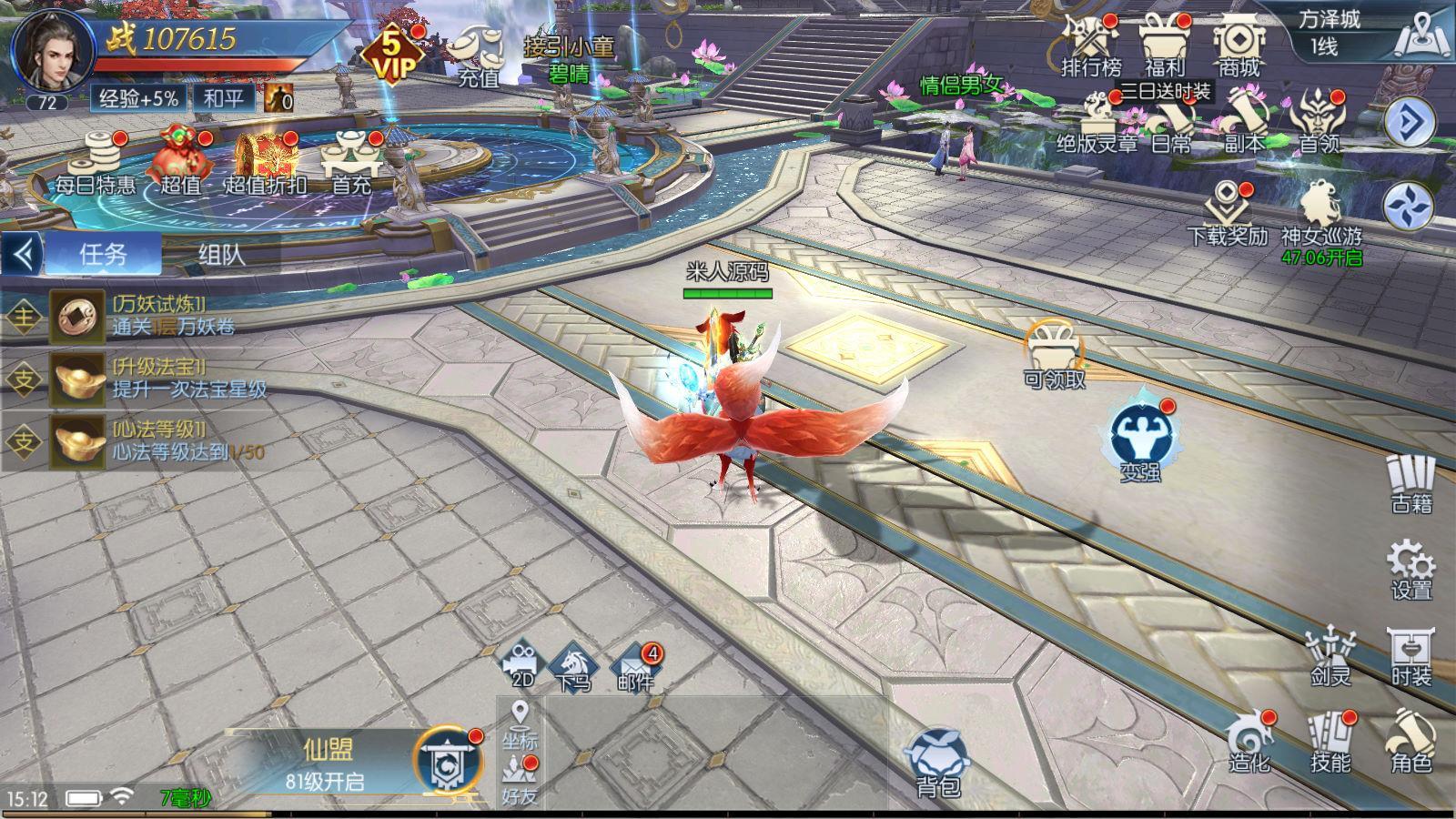Viewport: 1456px width, 819px height.
Task: Open the 商城 shop
Action: click(x=1239, y=45)
